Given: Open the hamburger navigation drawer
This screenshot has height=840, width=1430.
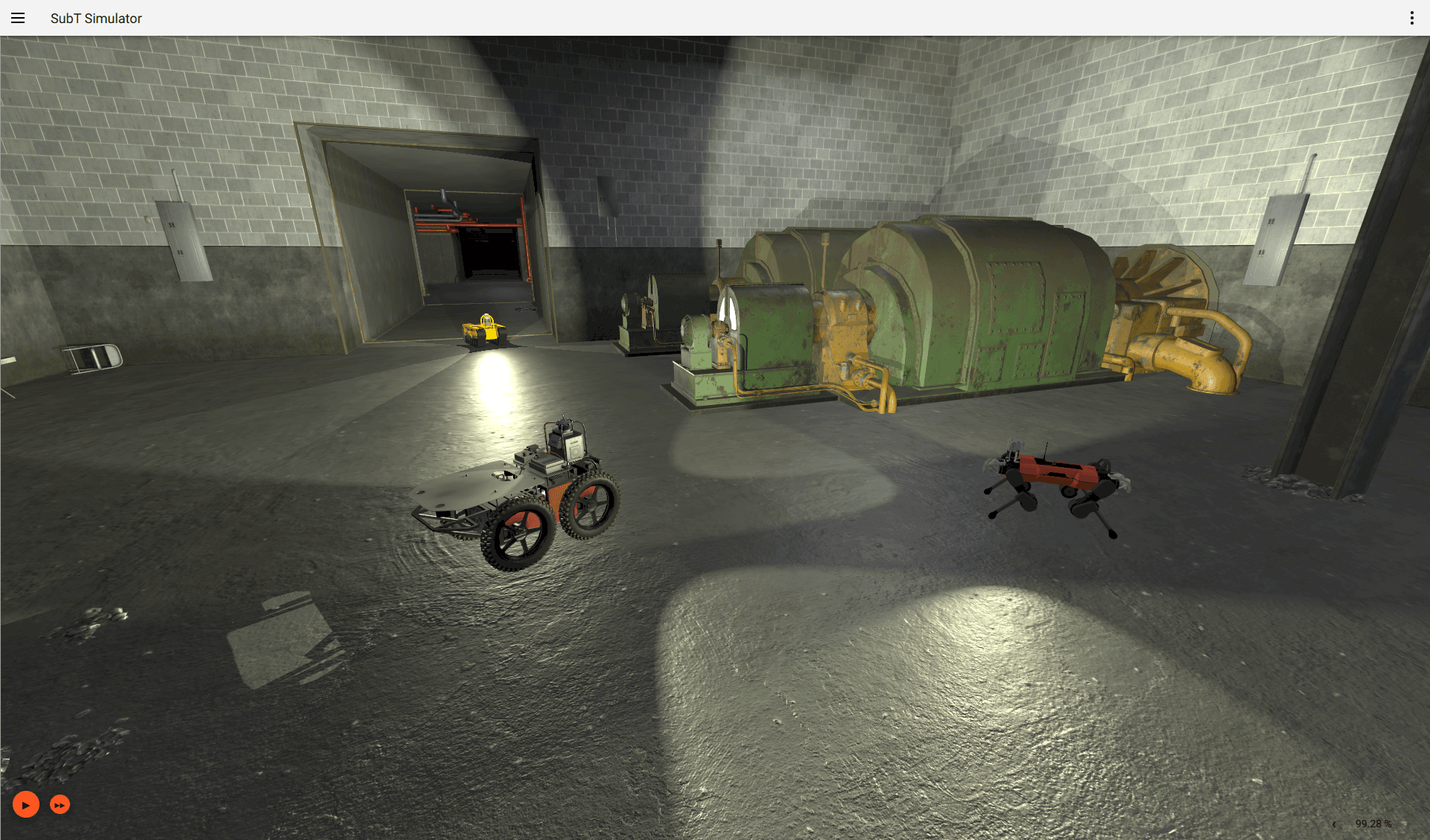Looking at the screenshot, I should [18, 18].
